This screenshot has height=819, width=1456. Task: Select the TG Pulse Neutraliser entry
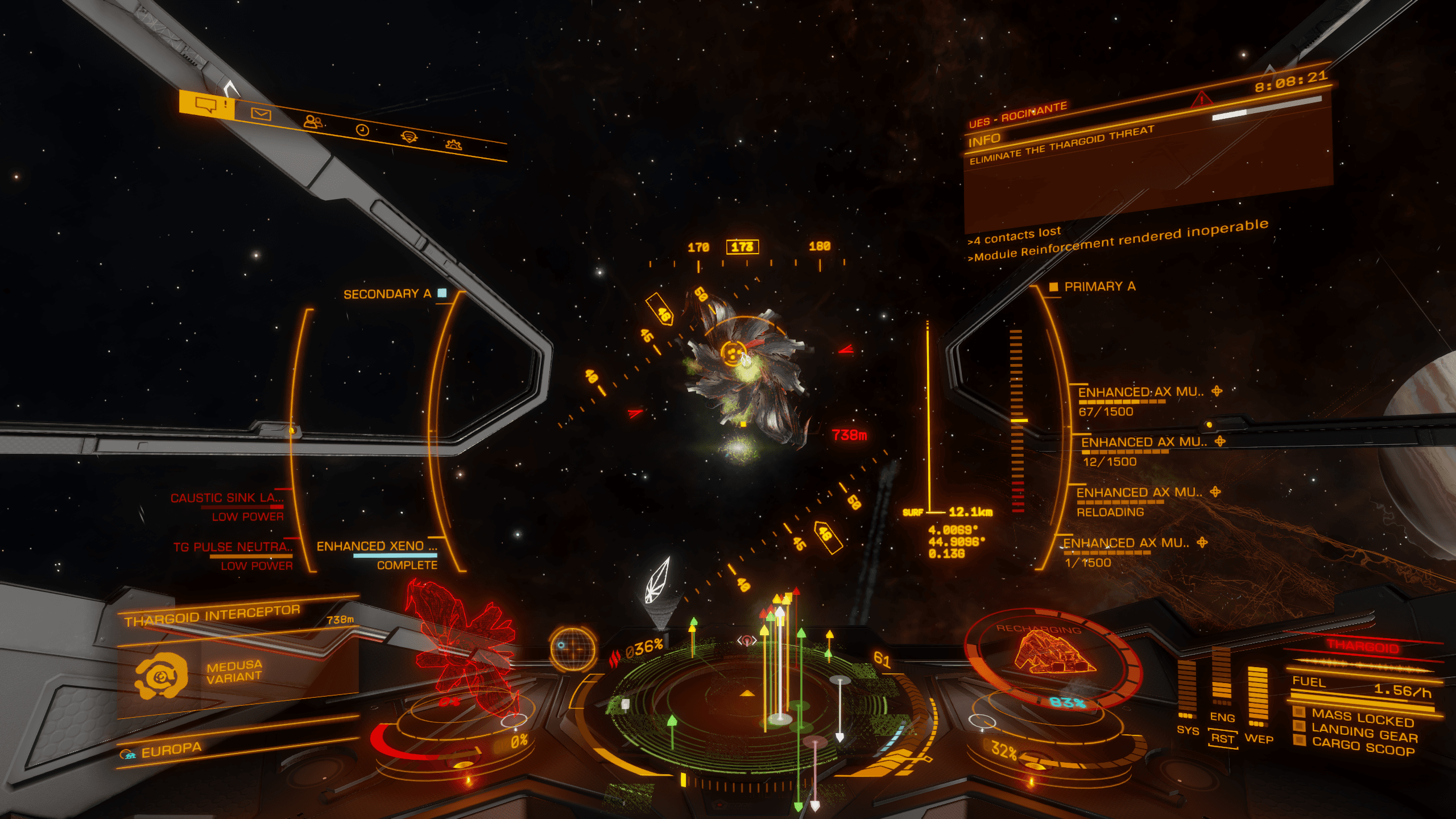point(233,547)
